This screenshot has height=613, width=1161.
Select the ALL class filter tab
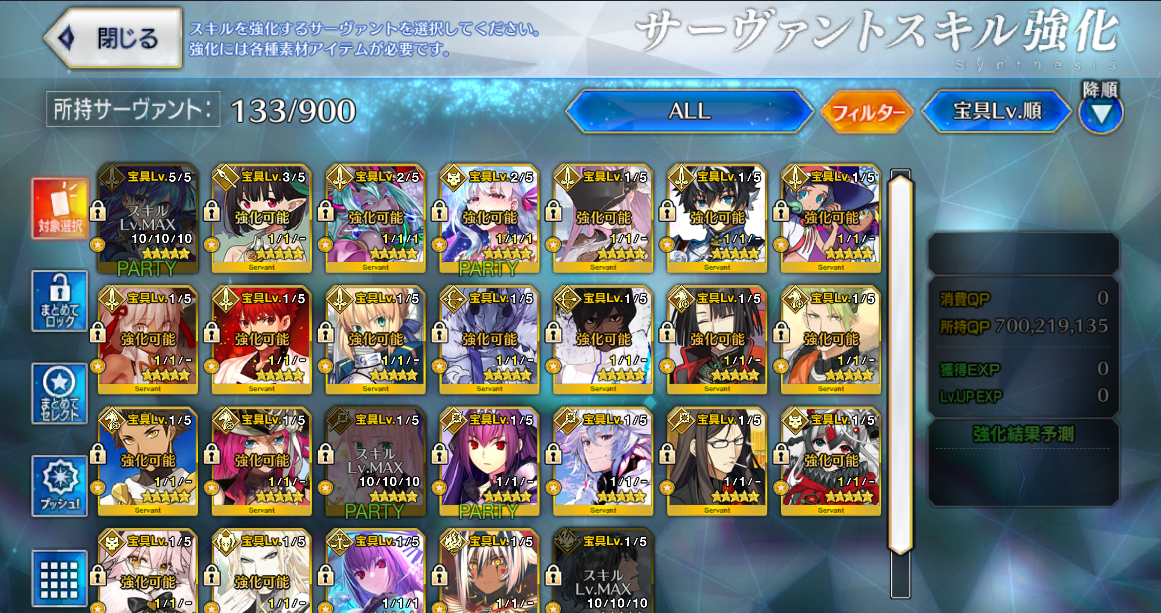pos(689,111)
